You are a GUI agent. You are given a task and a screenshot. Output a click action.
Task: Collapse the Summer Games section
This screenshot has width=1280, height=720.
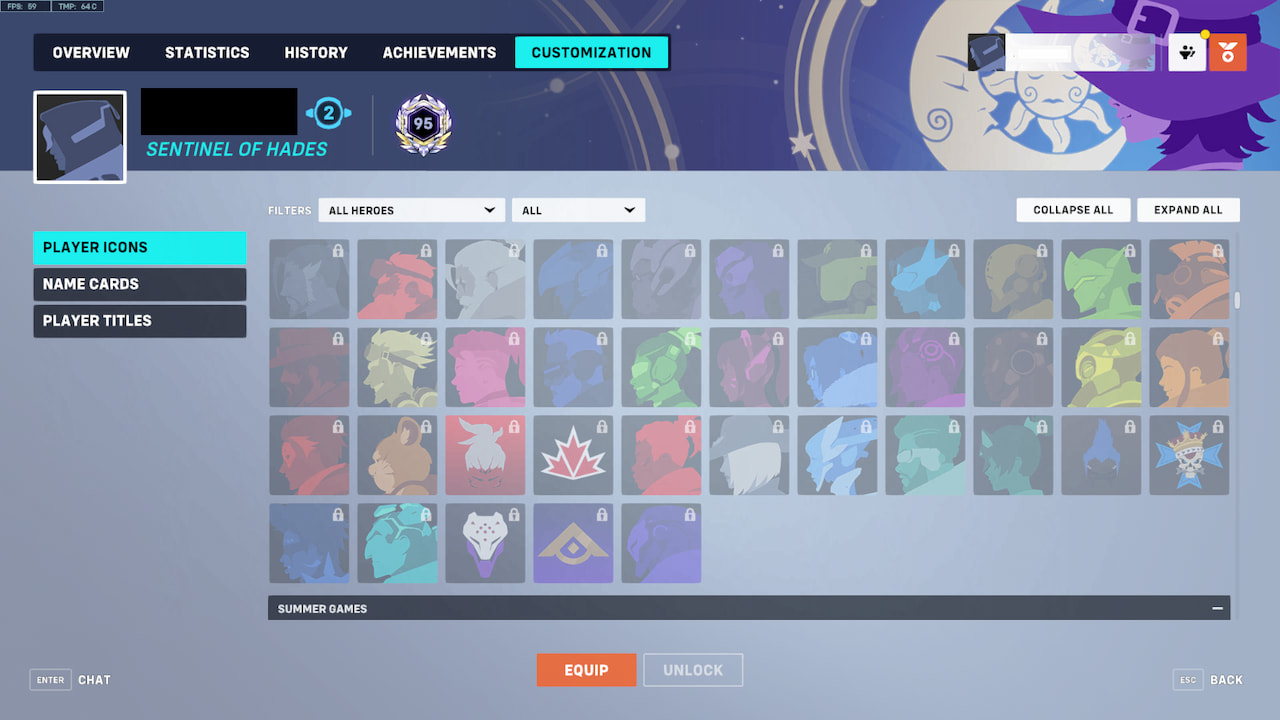click(1217, 608)
